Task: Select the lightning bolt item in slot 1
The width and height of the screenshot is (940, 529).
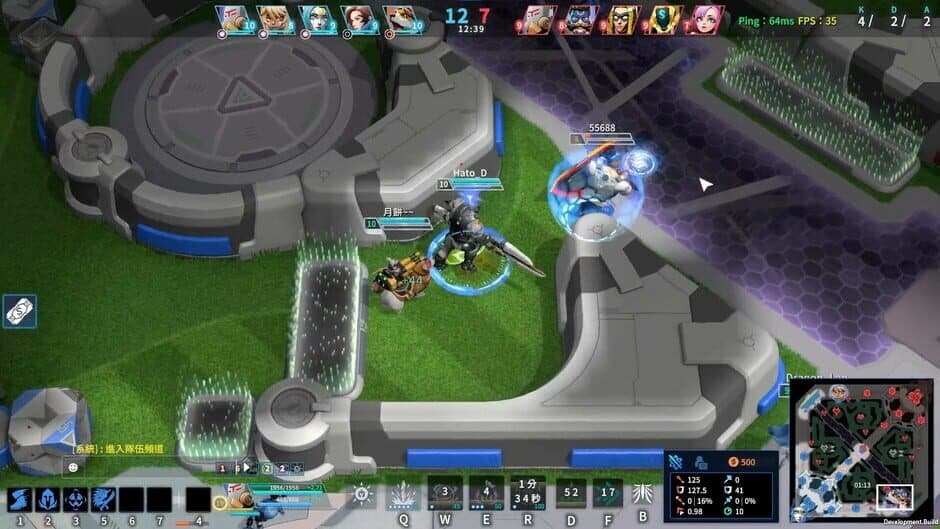Action: pyautogui.click(x=20, y=500)
